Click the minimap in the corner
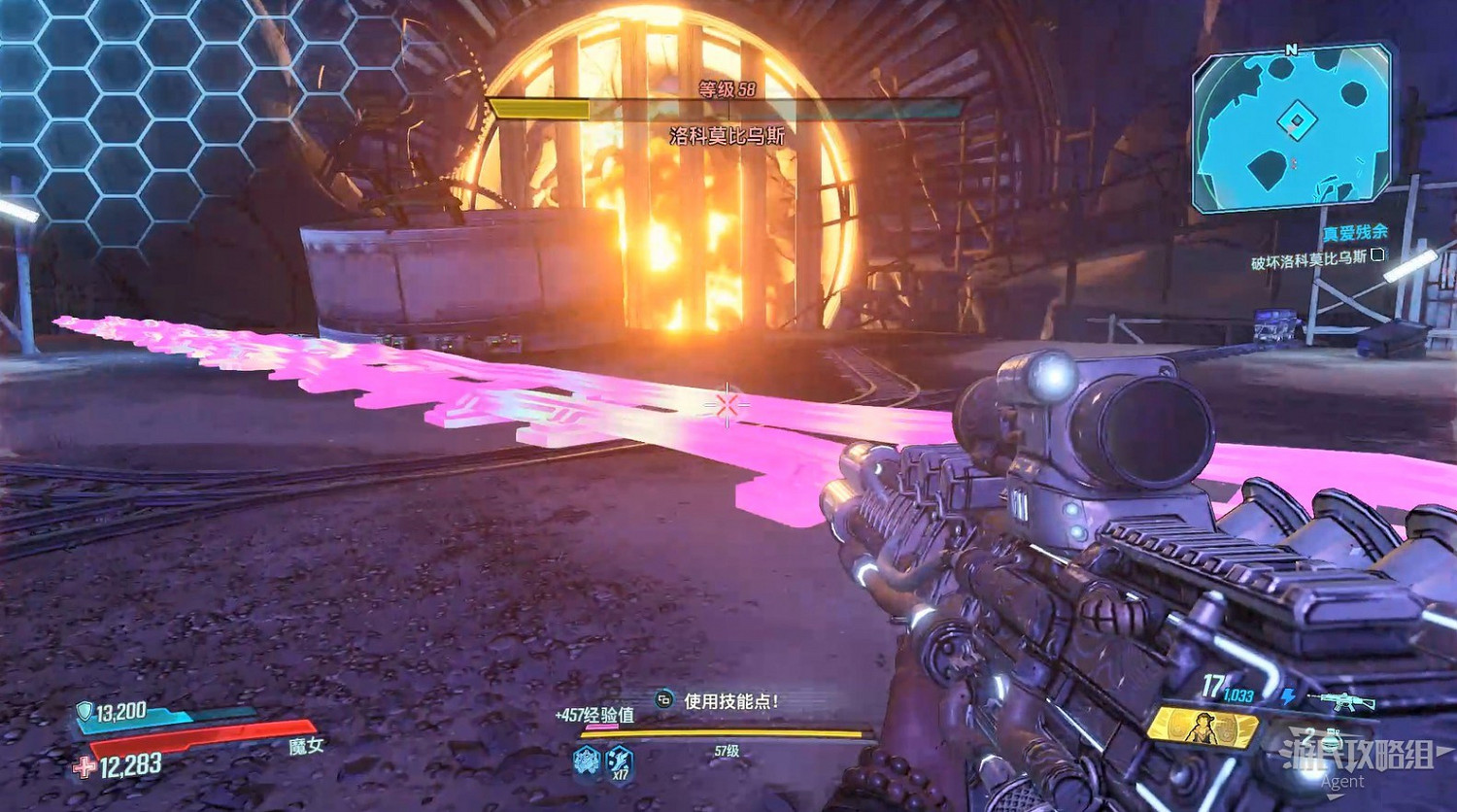1457x812 pixels. pyautogui.click(x=1292, y=127)
